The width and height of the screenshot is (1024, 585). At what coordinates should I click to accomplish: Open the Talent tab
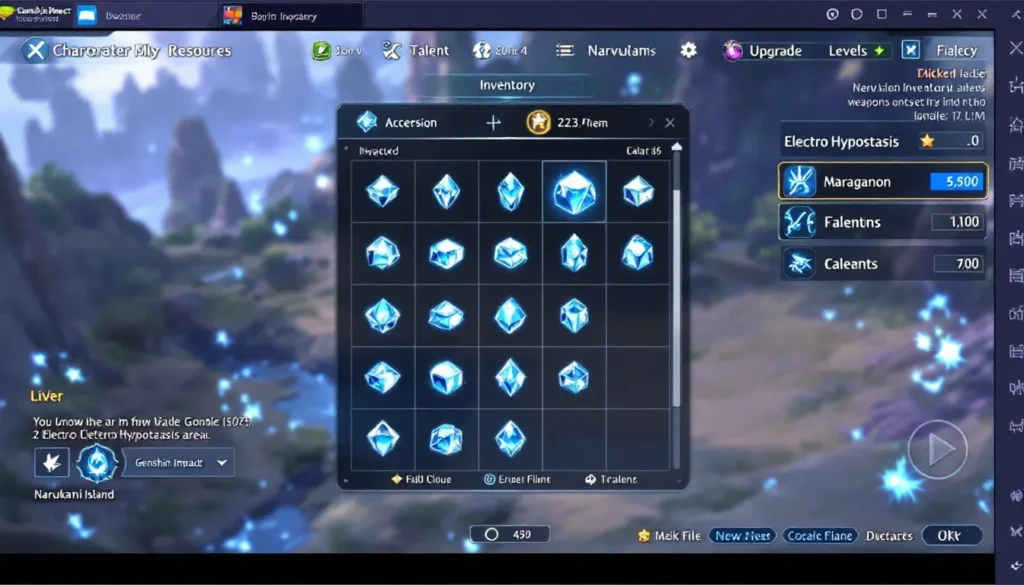click(x=417, y=51)
